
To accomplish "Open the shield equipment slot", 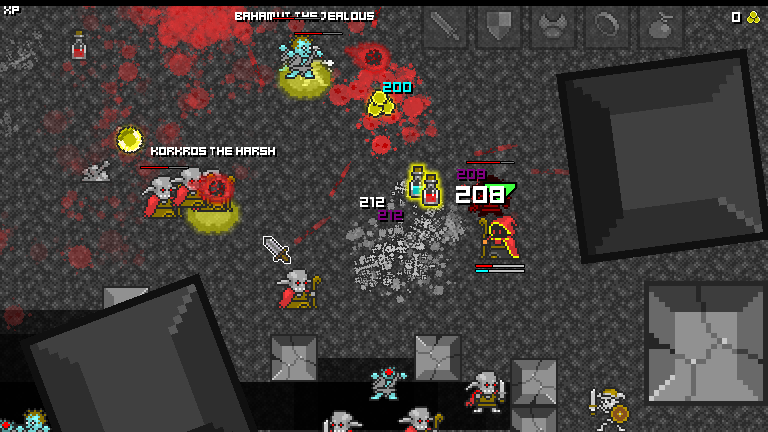I will click(499, 28).
